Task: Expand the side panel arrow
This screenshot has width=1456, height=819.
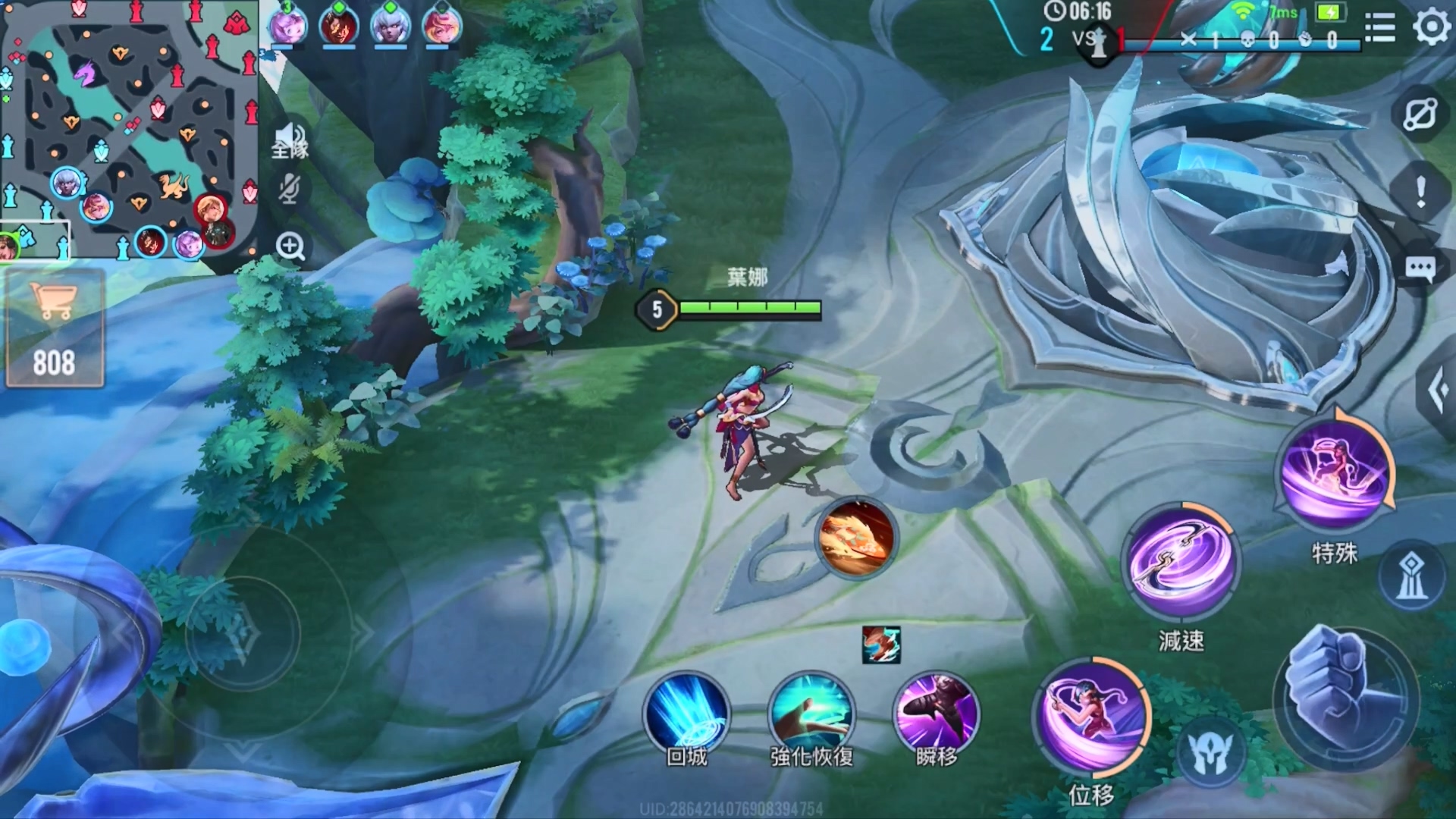Action: 1437,391
